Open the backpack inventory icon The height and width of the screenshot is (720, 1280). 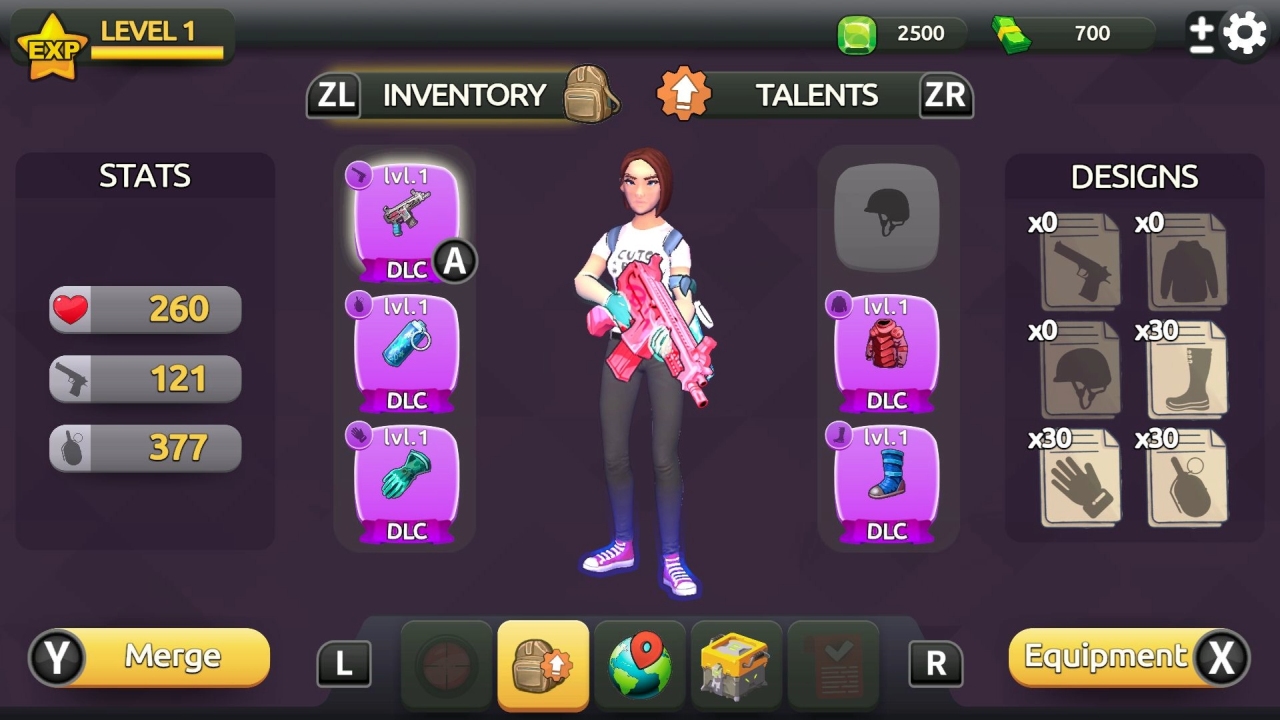pyautogui.click(x=543, y=662)
